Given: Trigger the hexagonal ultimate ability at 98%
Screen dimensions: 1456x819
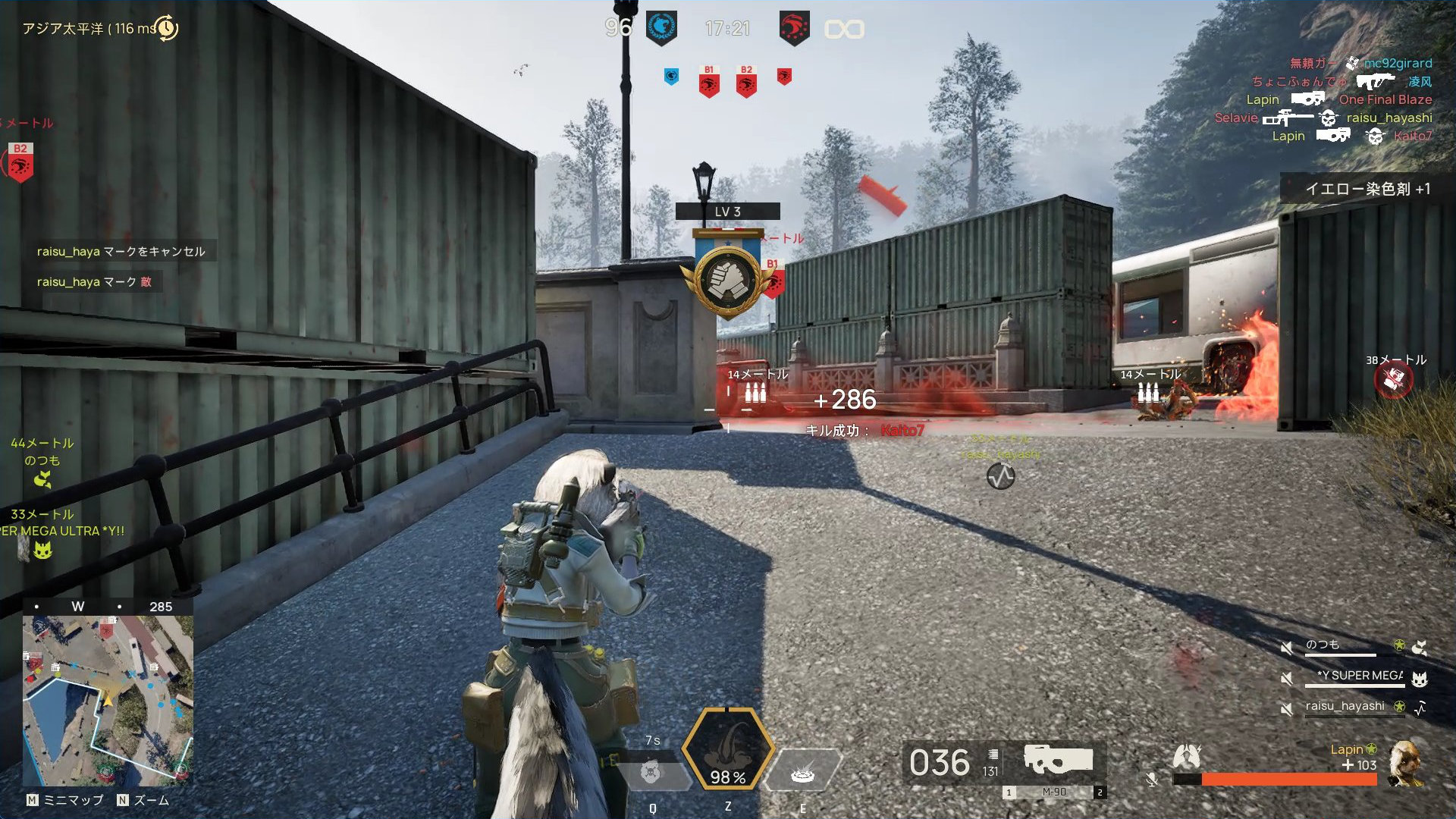Looking at the screenshot, I should [727, 751].
